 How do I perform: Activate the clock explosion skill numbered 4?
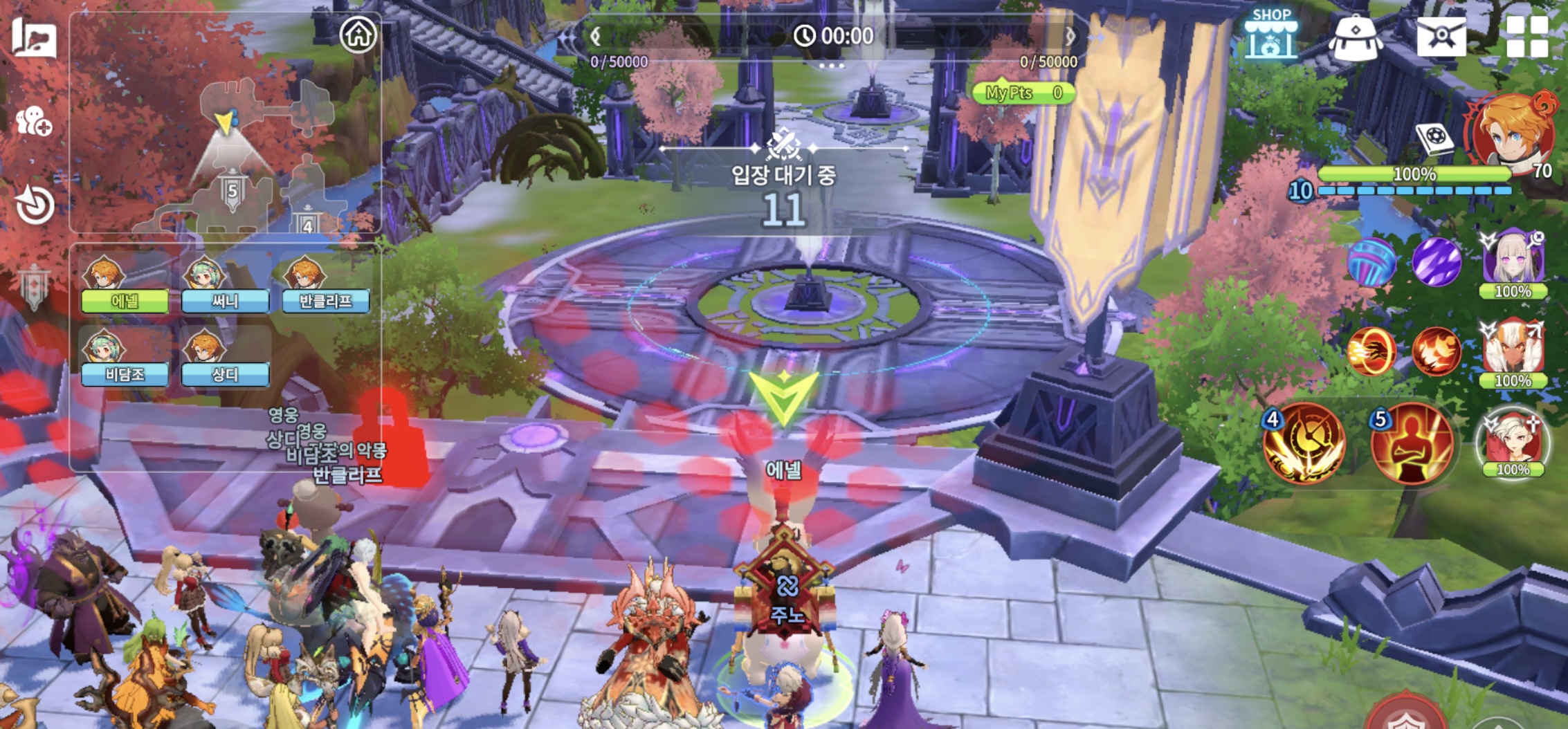click(x=1304, y=443)
